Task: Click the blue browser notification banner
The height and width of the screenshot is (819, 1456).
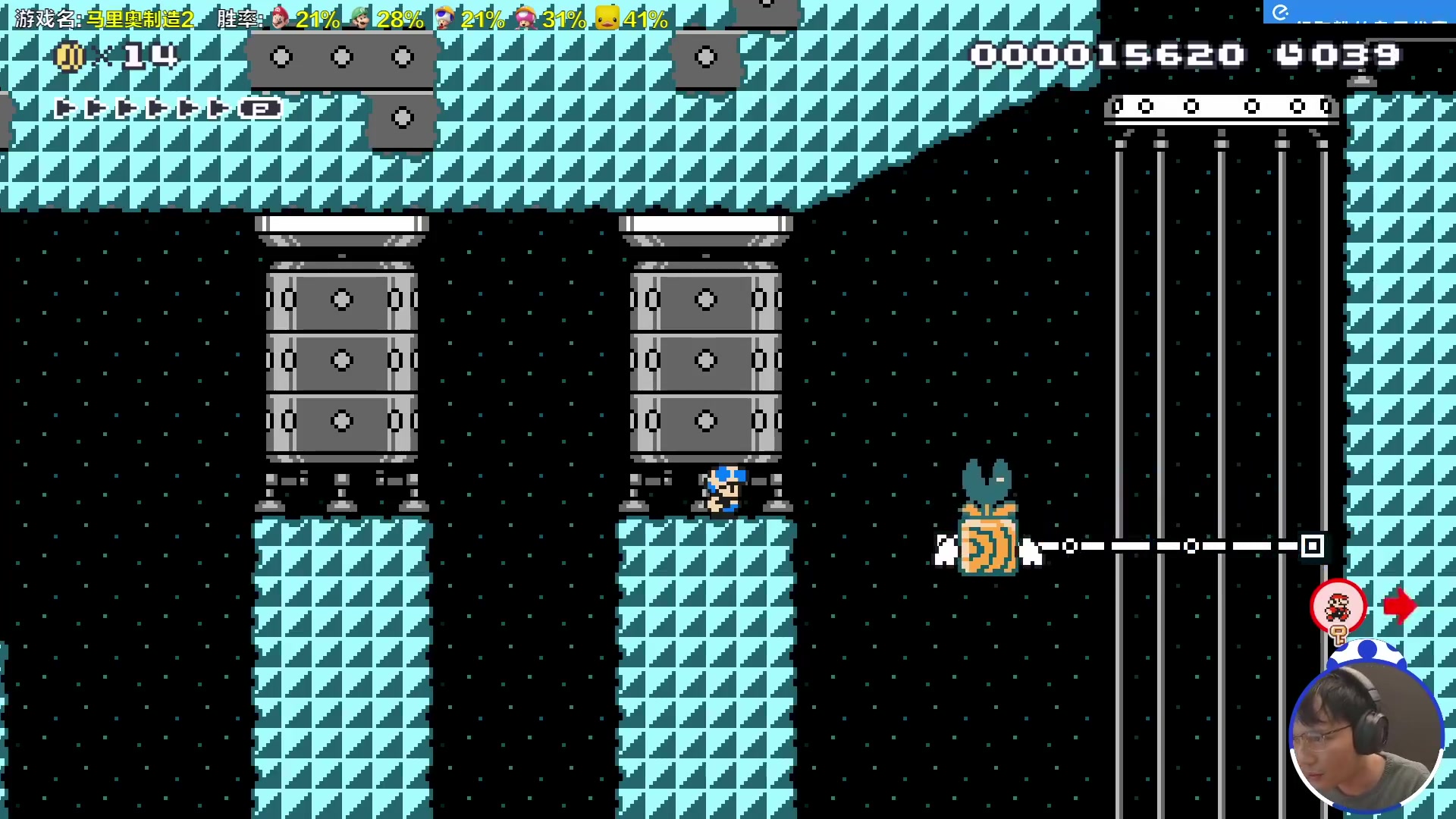Action: (1358, 12)
